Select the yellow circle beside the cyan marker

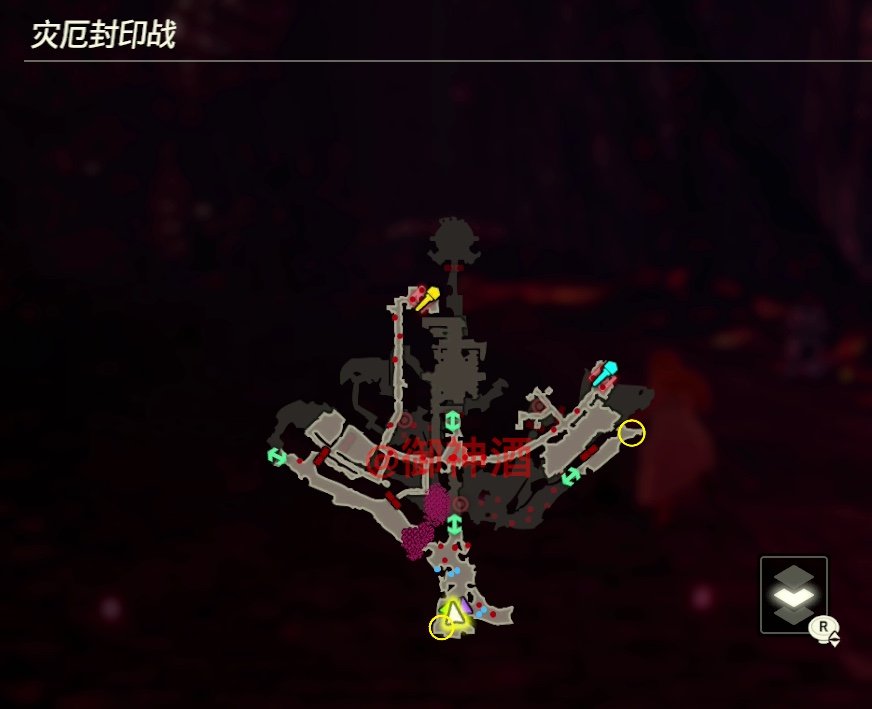point(632,433)
